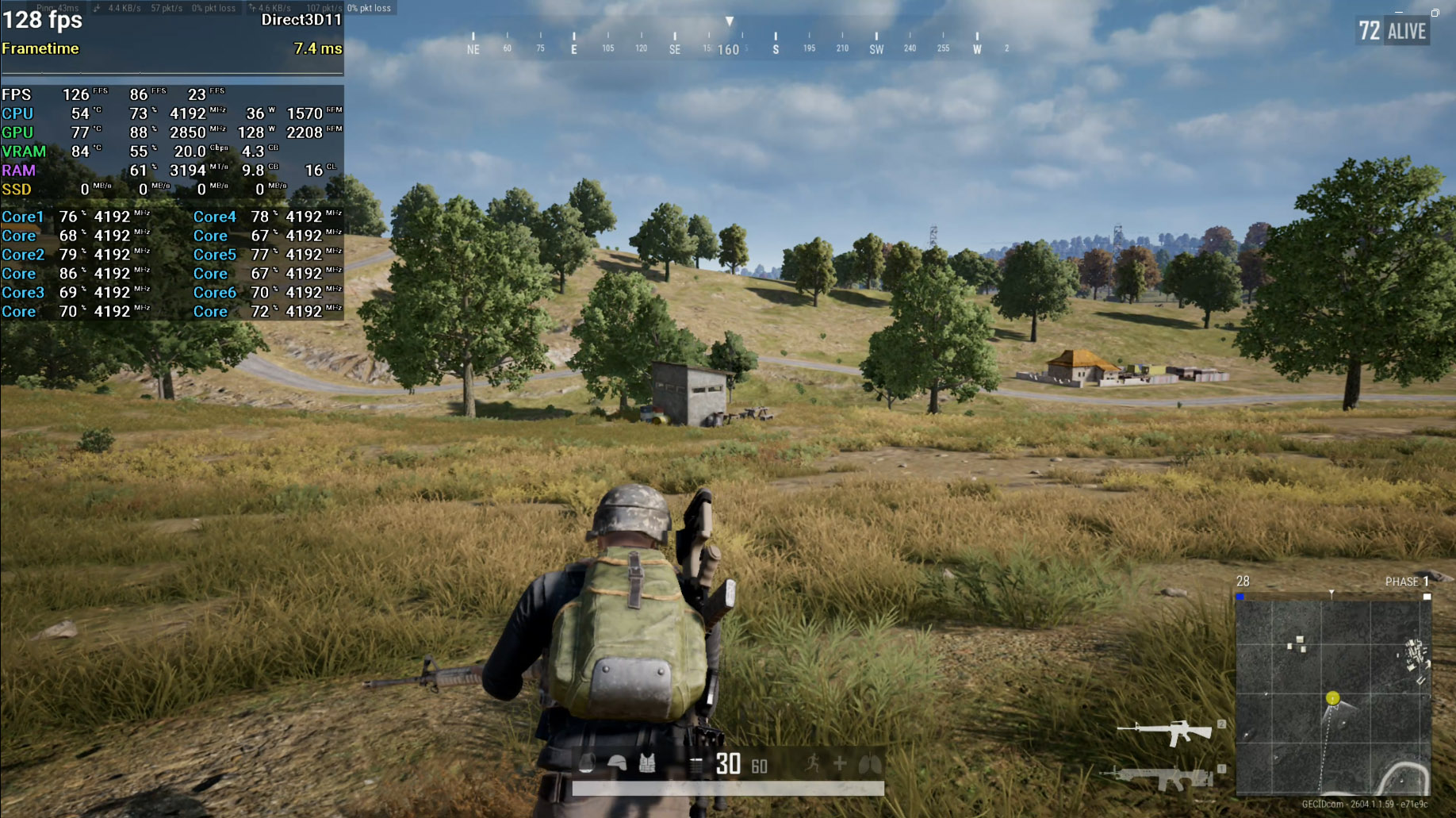This screenshot has width=1456, height=818.
Task: Click the plus-shaped healing icon
Action: pos(840,764)
